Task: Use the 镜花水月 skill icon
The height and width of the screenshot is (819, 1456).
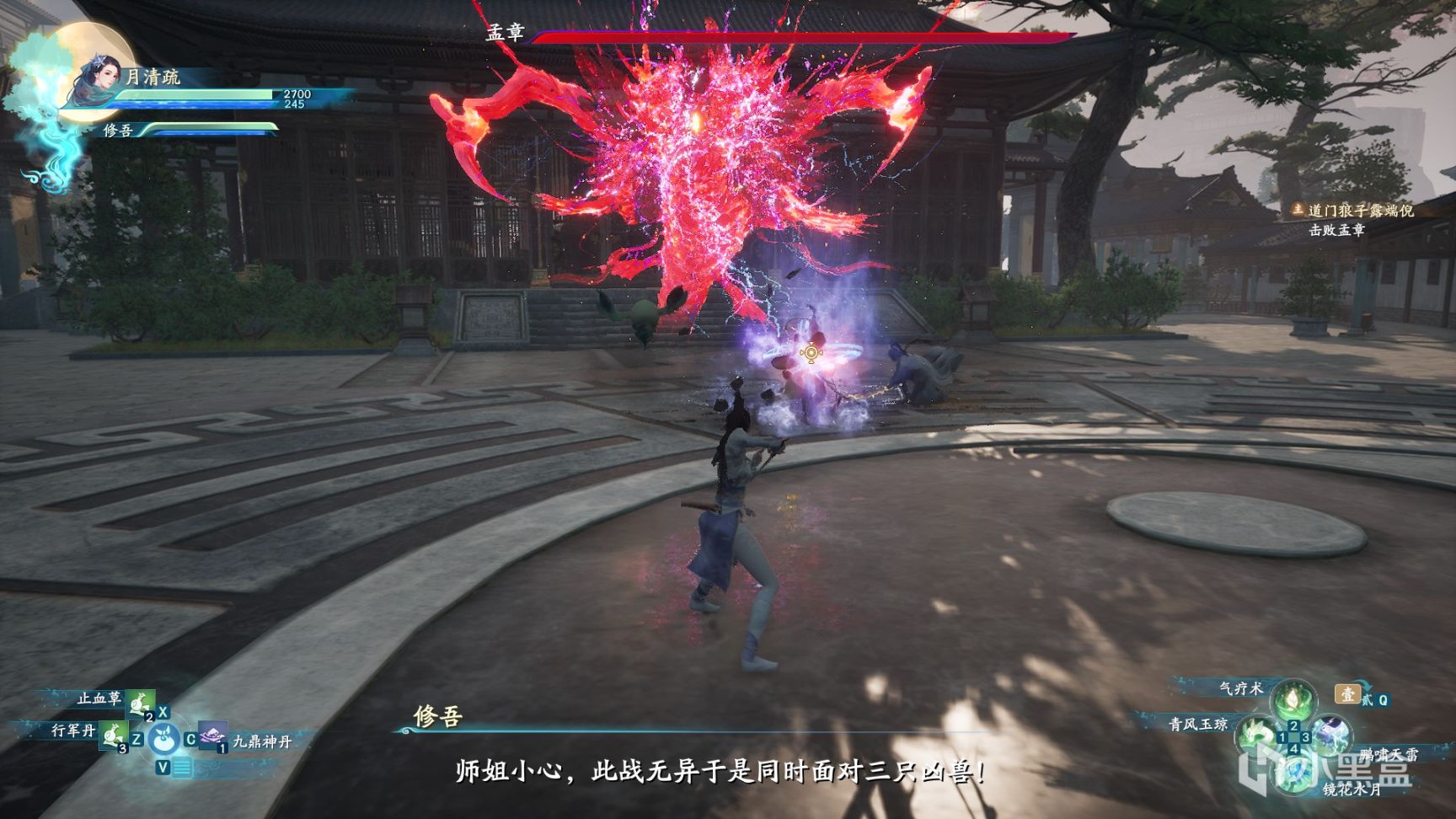Action: (1295, 773)
